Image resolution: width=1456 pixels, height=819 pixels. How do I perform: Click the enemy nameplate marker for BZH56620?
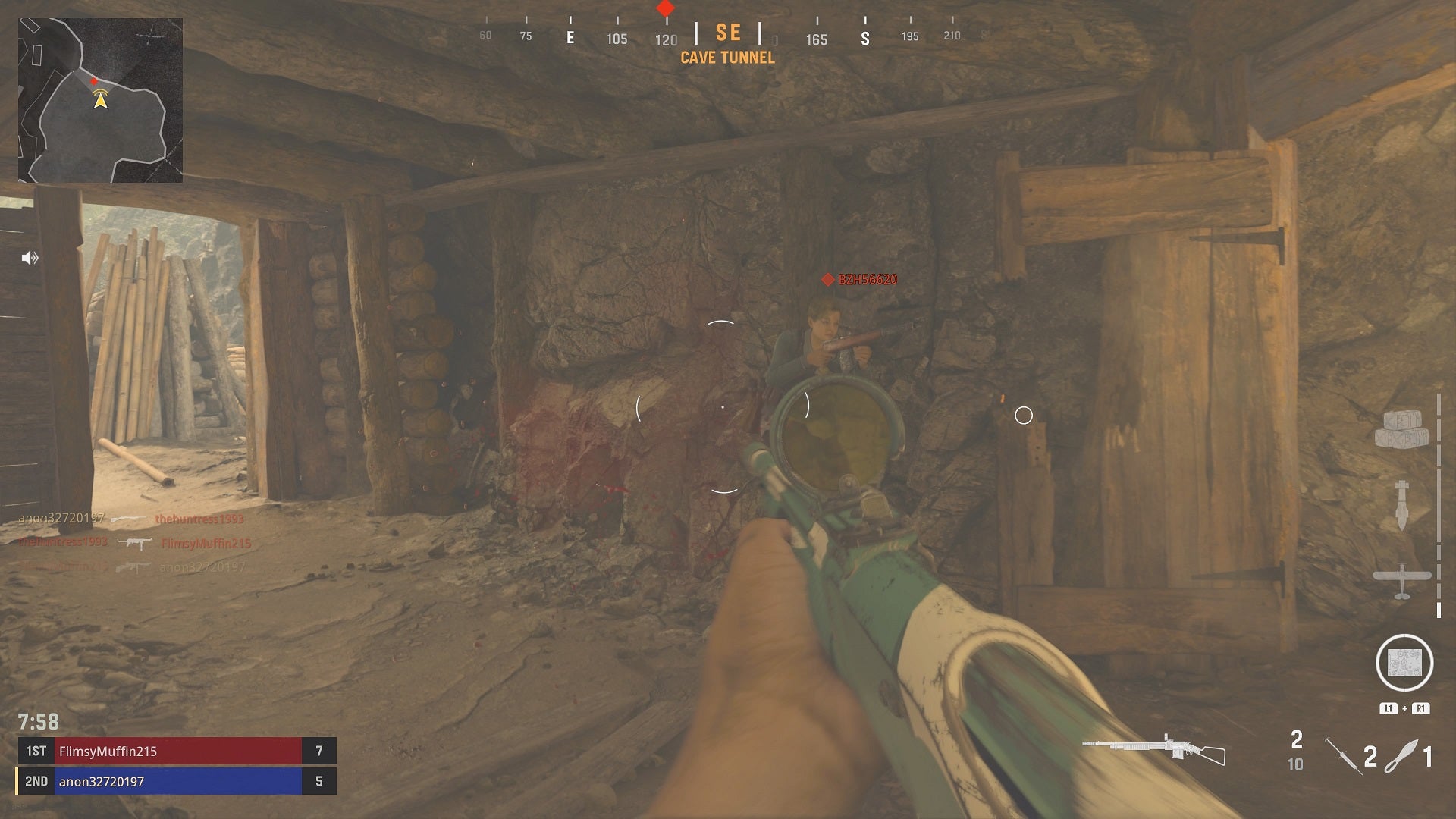point(859,279)
